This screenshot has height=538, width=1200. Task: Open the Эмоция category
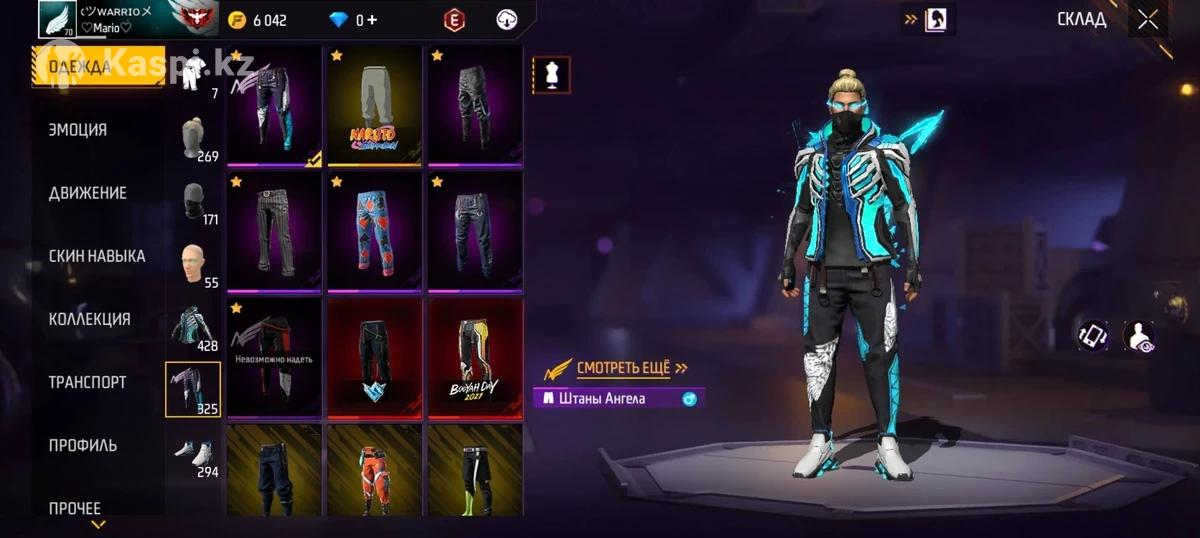click(x=78, y=130)
